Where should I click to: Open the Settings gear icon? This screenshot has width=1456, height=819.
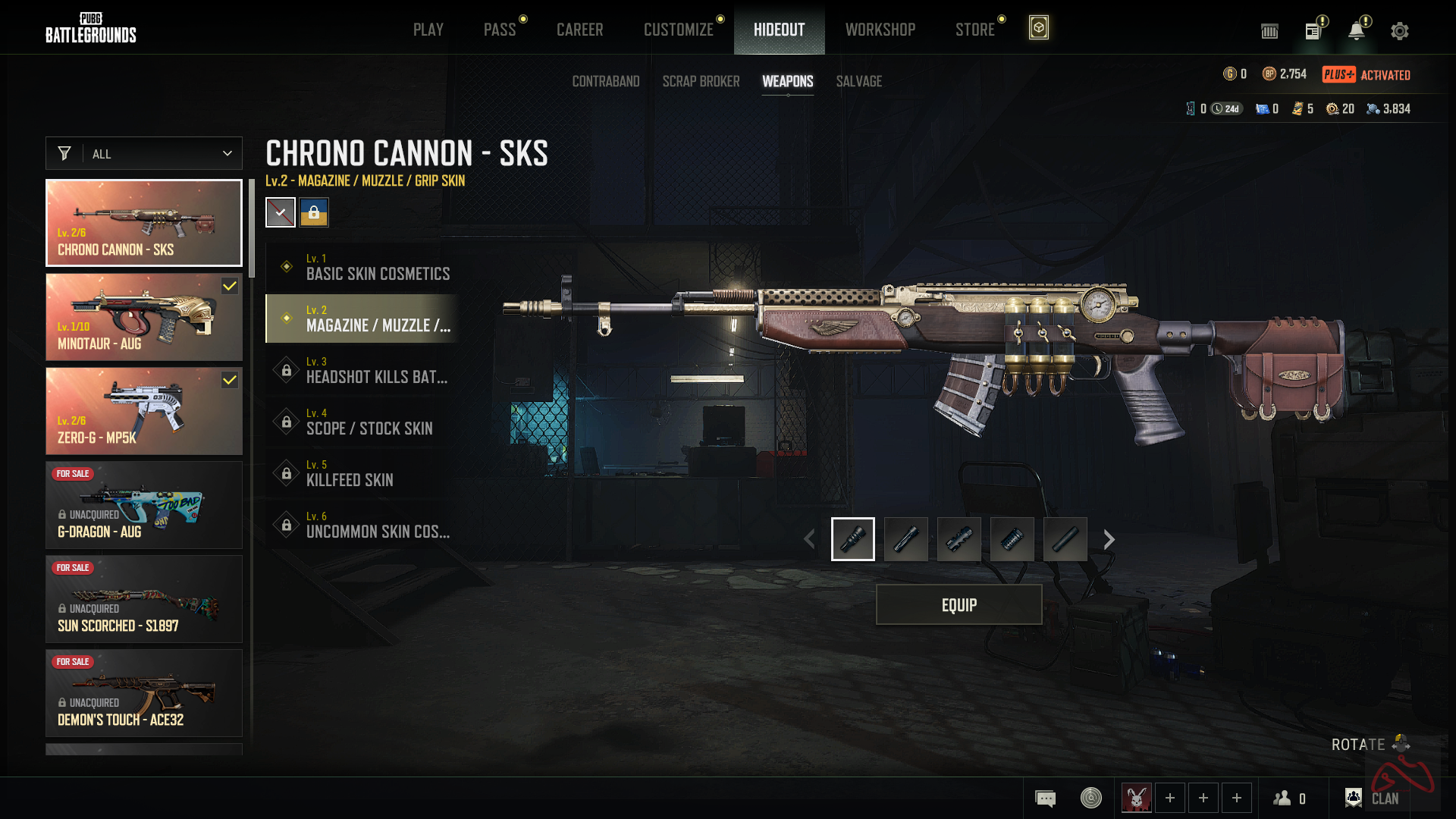point(1399,31)
